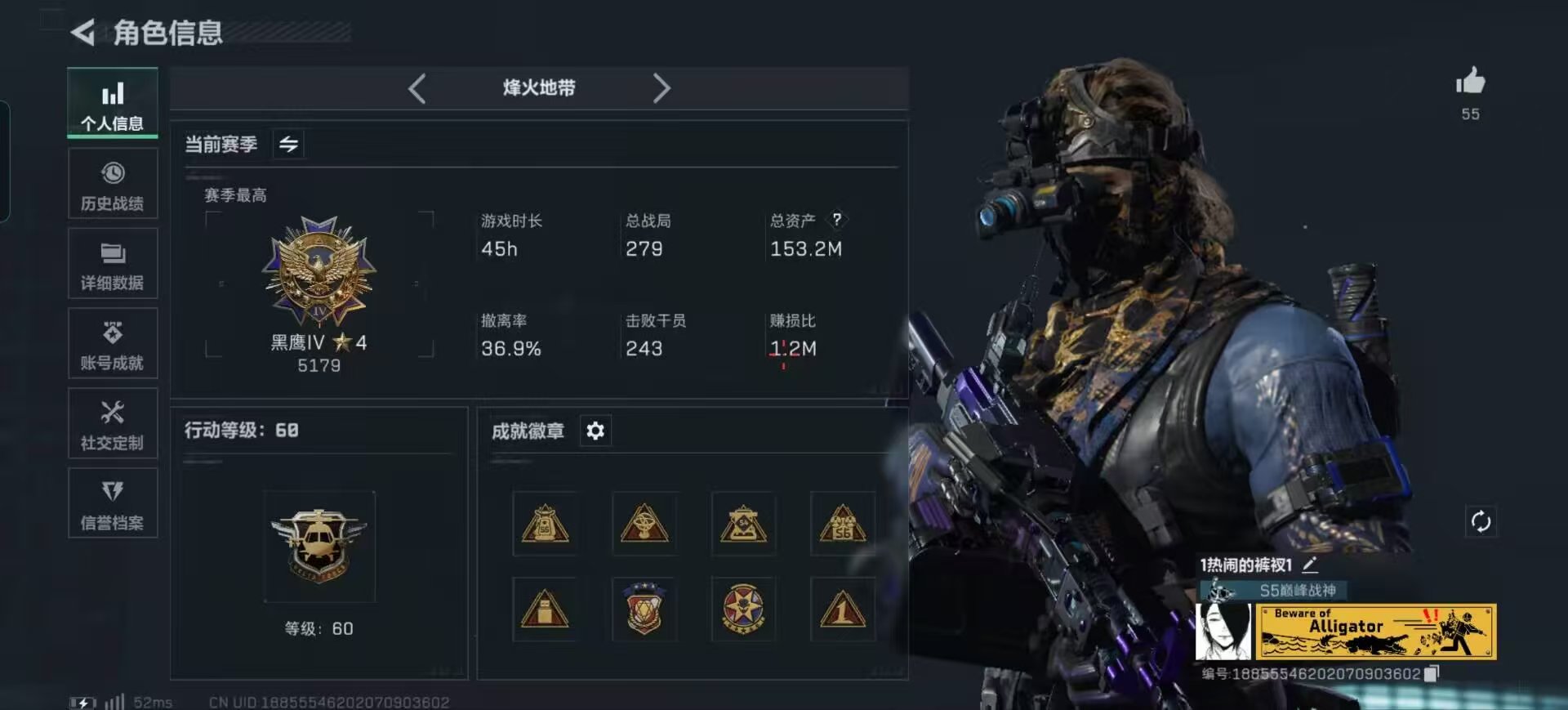The height and width of the screenshot is (710, 1568).
Task: Advance to the next mode with the right arrow
Action: 662,88
